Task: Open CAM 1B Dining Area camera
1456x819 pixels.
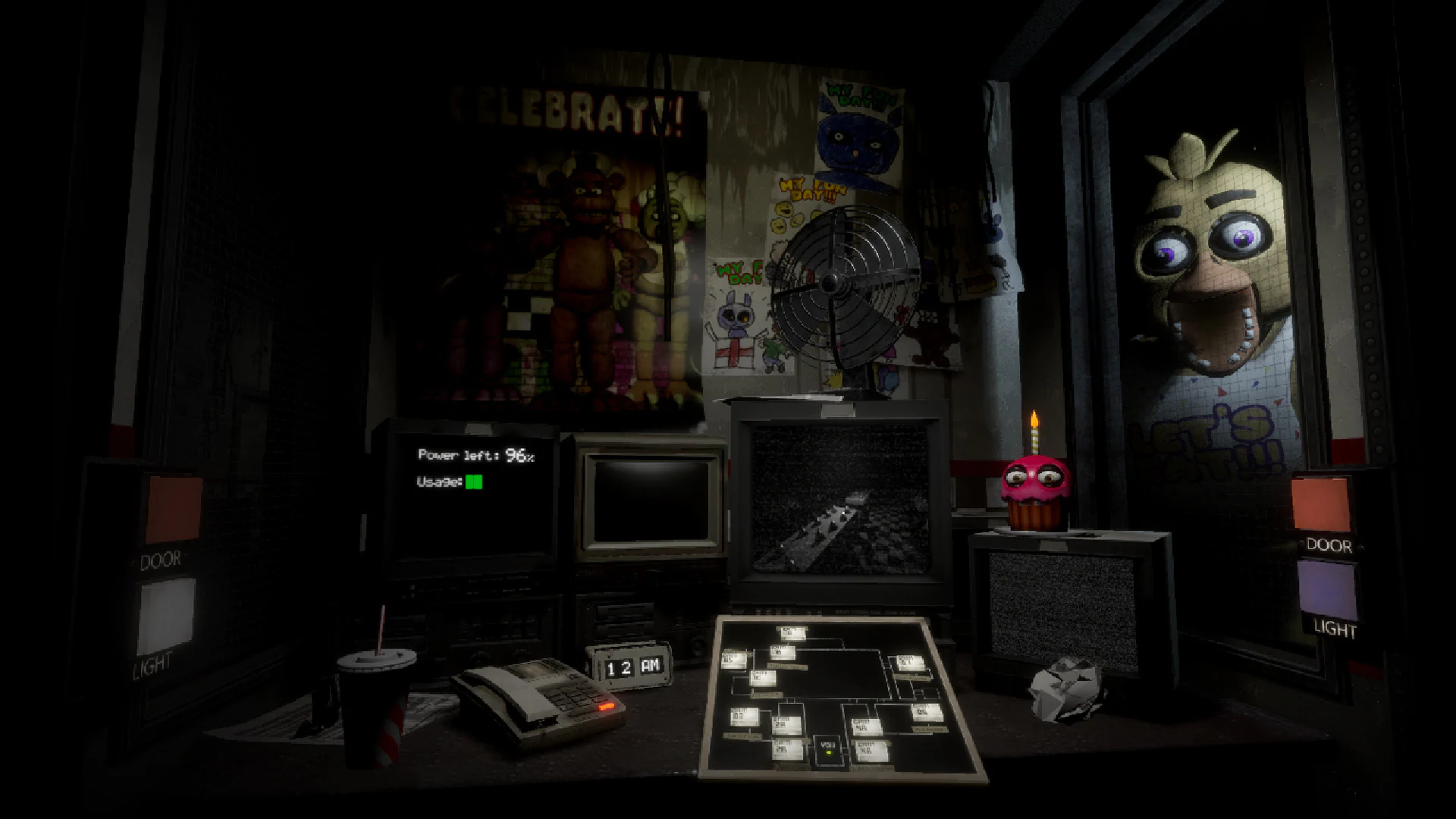Action: click(x=783, y=653)
